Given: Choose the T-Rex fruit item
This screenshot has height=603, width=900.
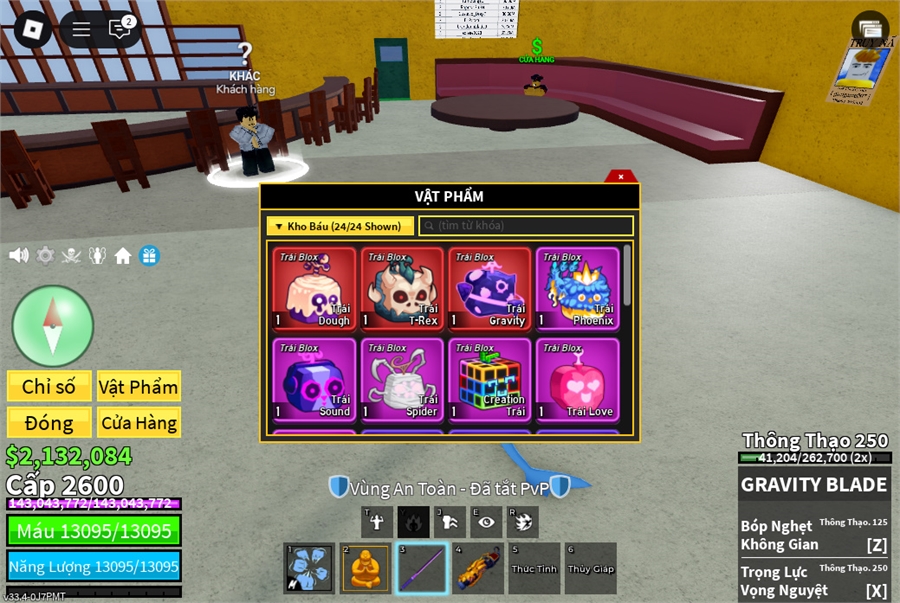Looking at the screenshot, I should pyautogui.click(x=402, y=289).
